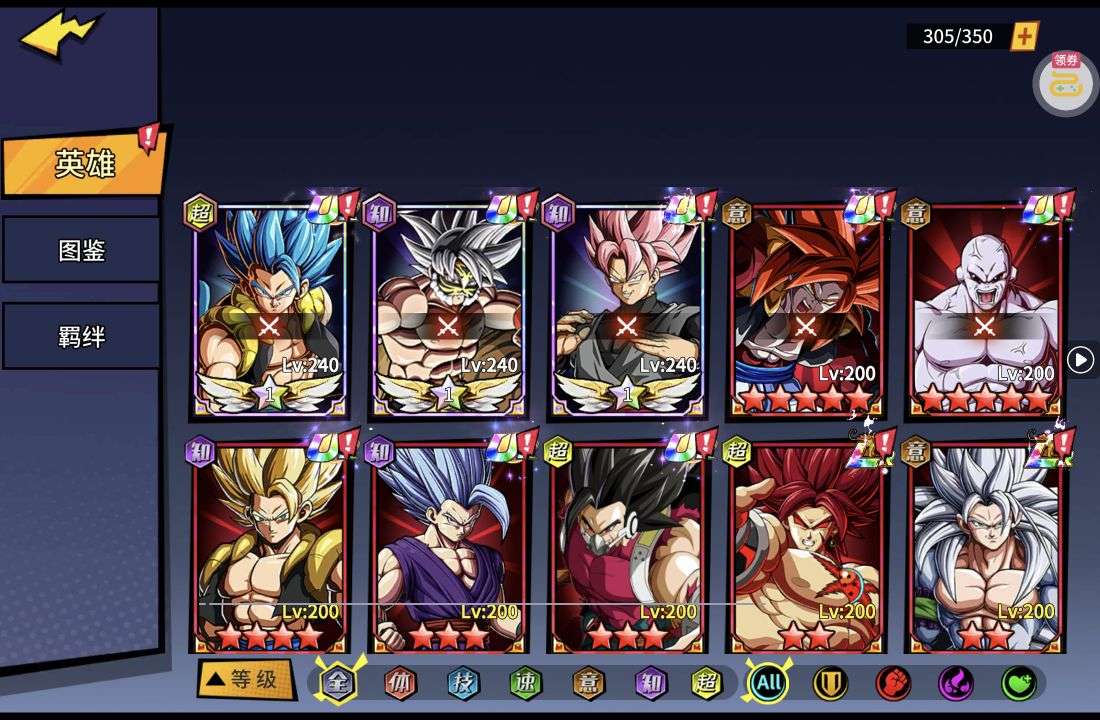The image size is (1100, 720).
Task: Select the blue-haired Gogeta hero card
Action: tap(270, 310)
